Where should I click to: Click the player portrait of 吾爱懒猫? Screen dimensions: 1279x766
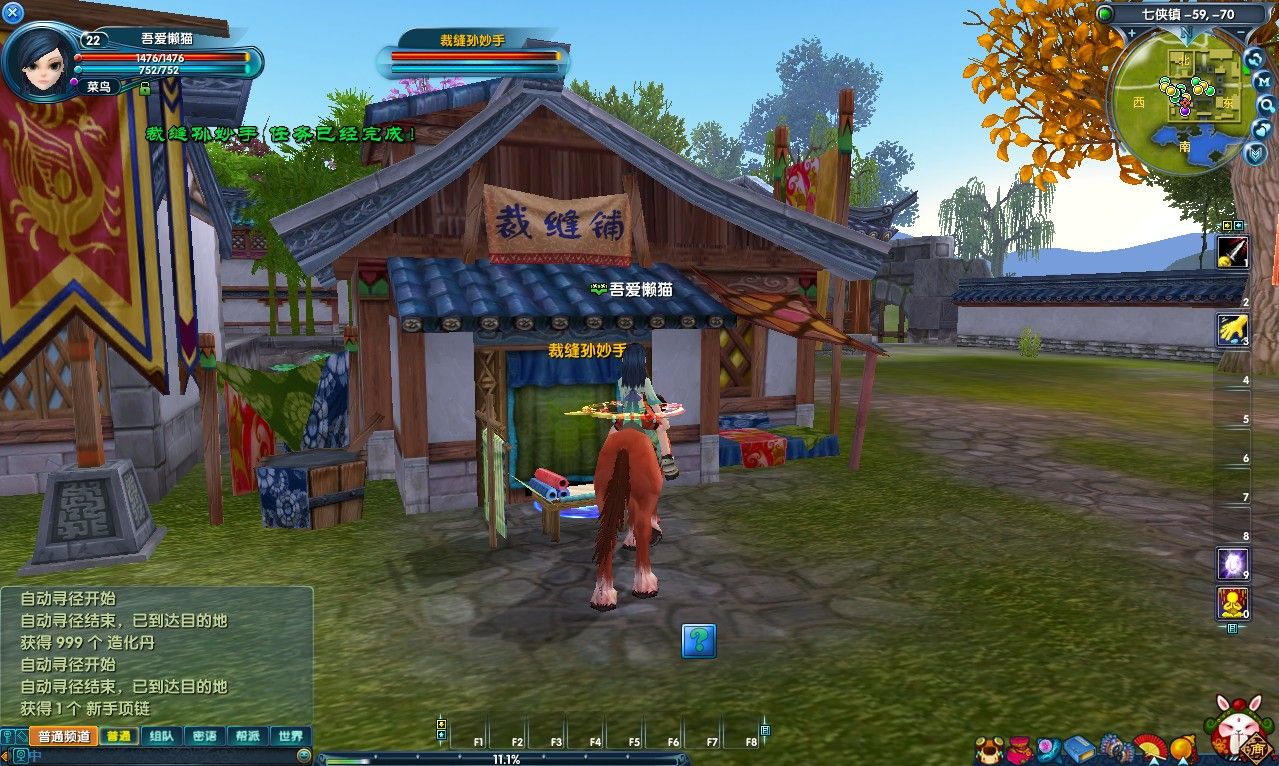(x=39, y=62)
